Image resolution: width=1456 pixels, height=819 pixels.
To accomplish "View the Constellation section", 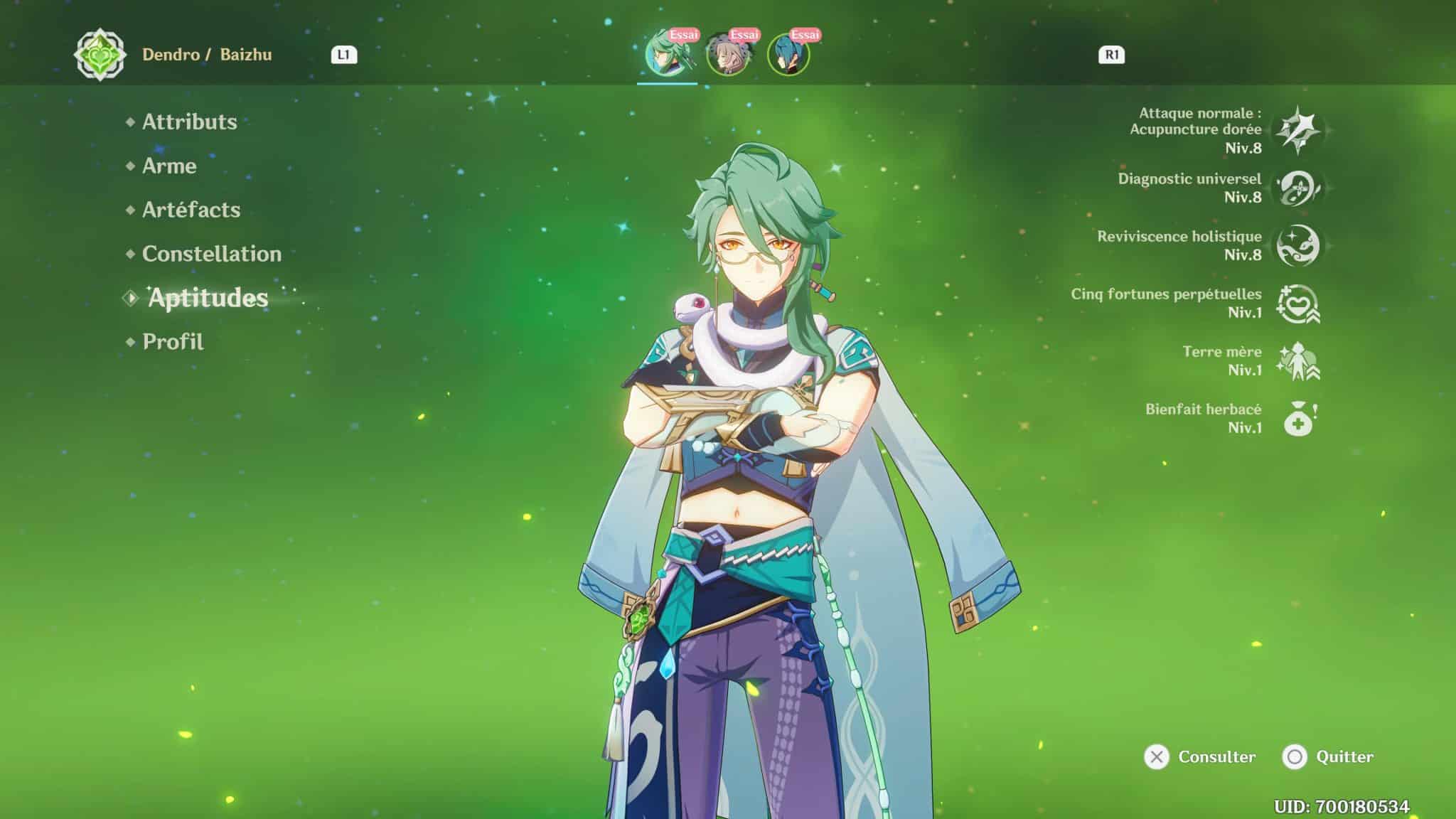I will [210, 254].
